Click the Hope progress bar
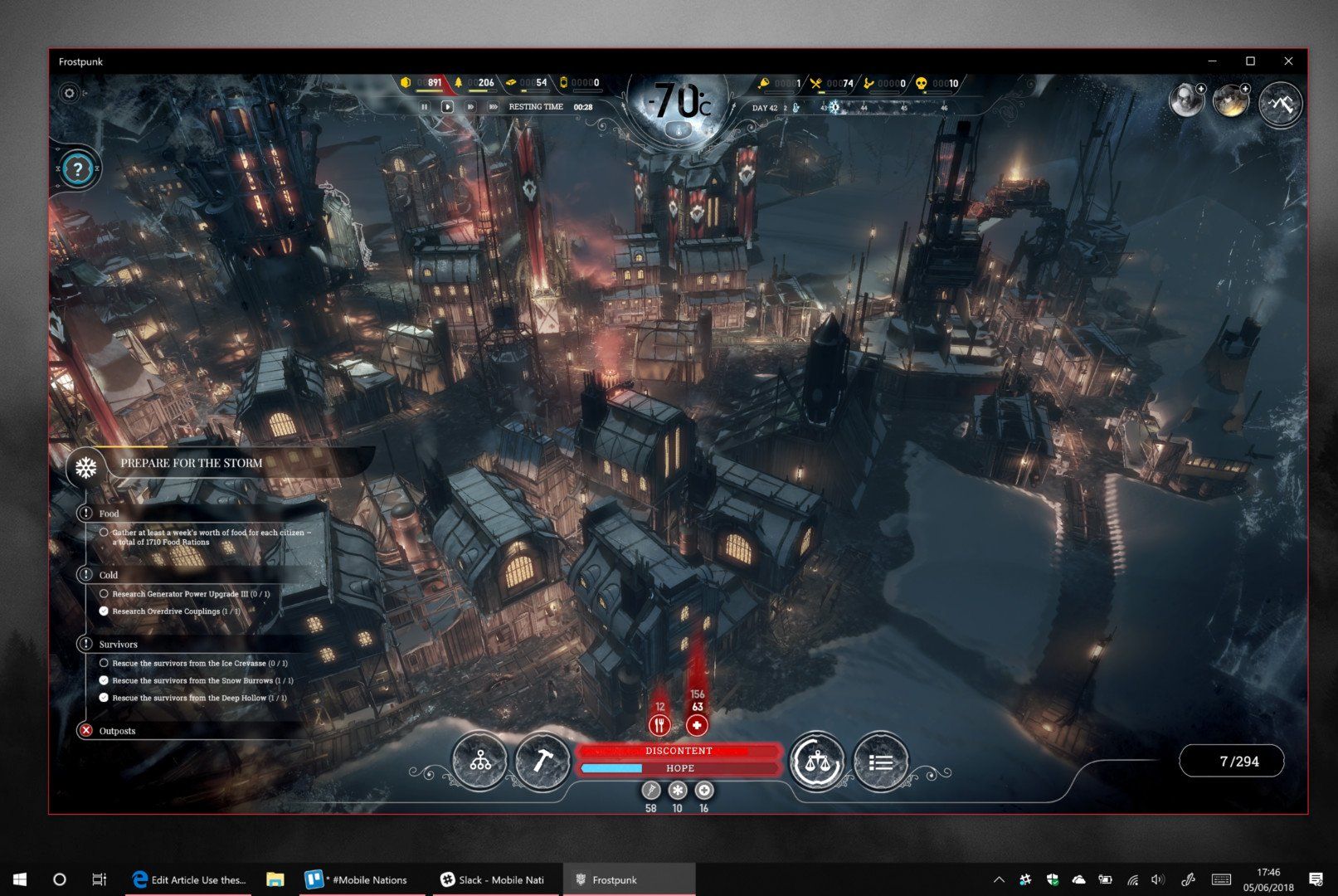 click(x=679, y=767)
